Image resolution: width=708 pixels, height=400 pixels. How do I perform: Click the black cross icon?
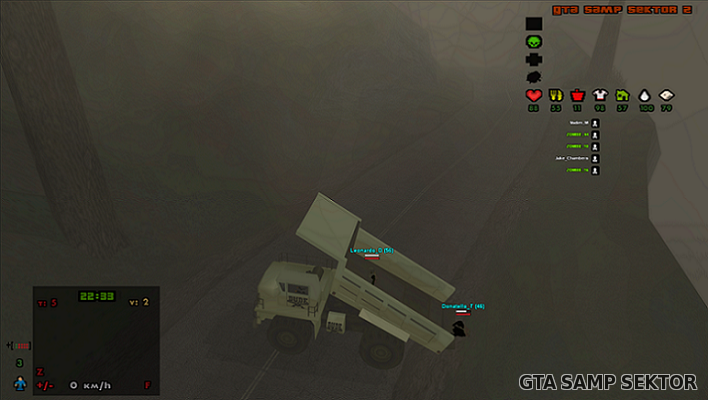533,59
